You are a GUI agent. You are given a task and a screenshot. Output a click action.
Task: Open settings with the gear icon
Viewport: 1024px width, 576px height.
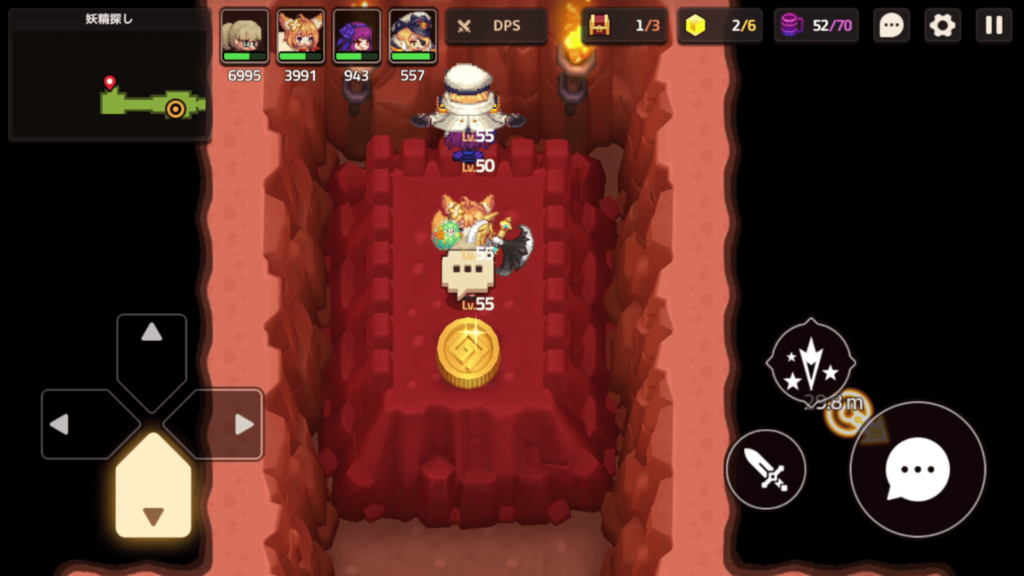942,26
